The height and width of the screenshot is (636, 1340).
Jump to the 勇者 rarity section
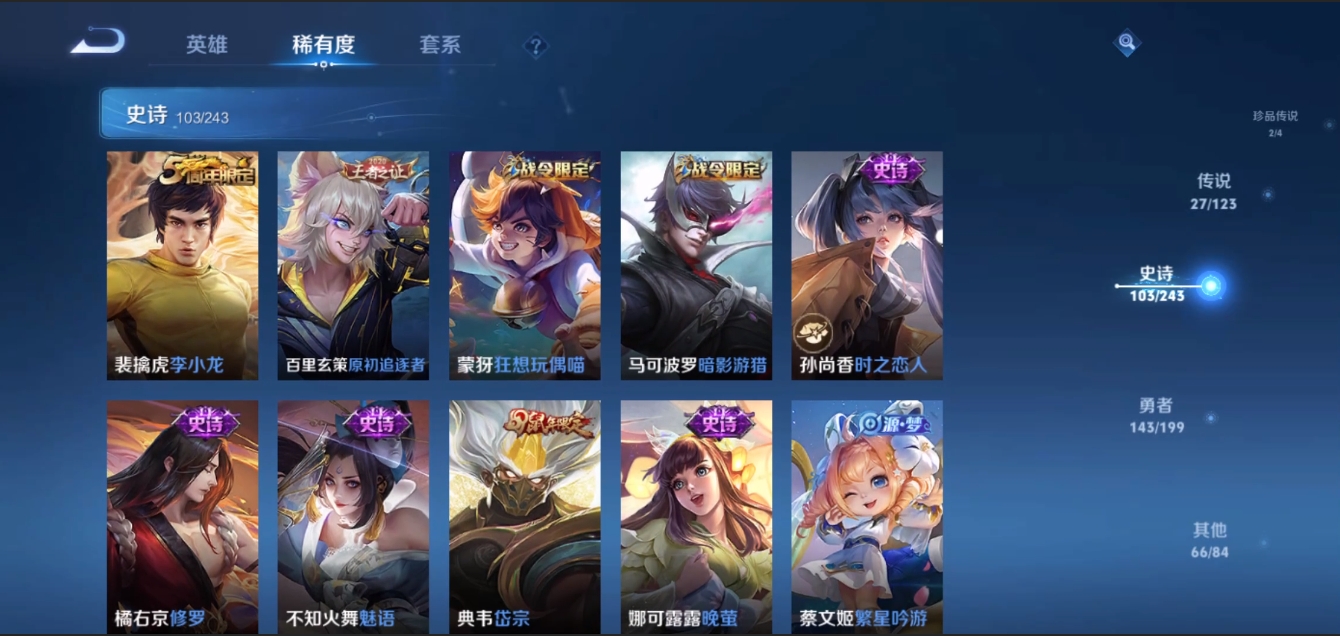[1156, 415]
